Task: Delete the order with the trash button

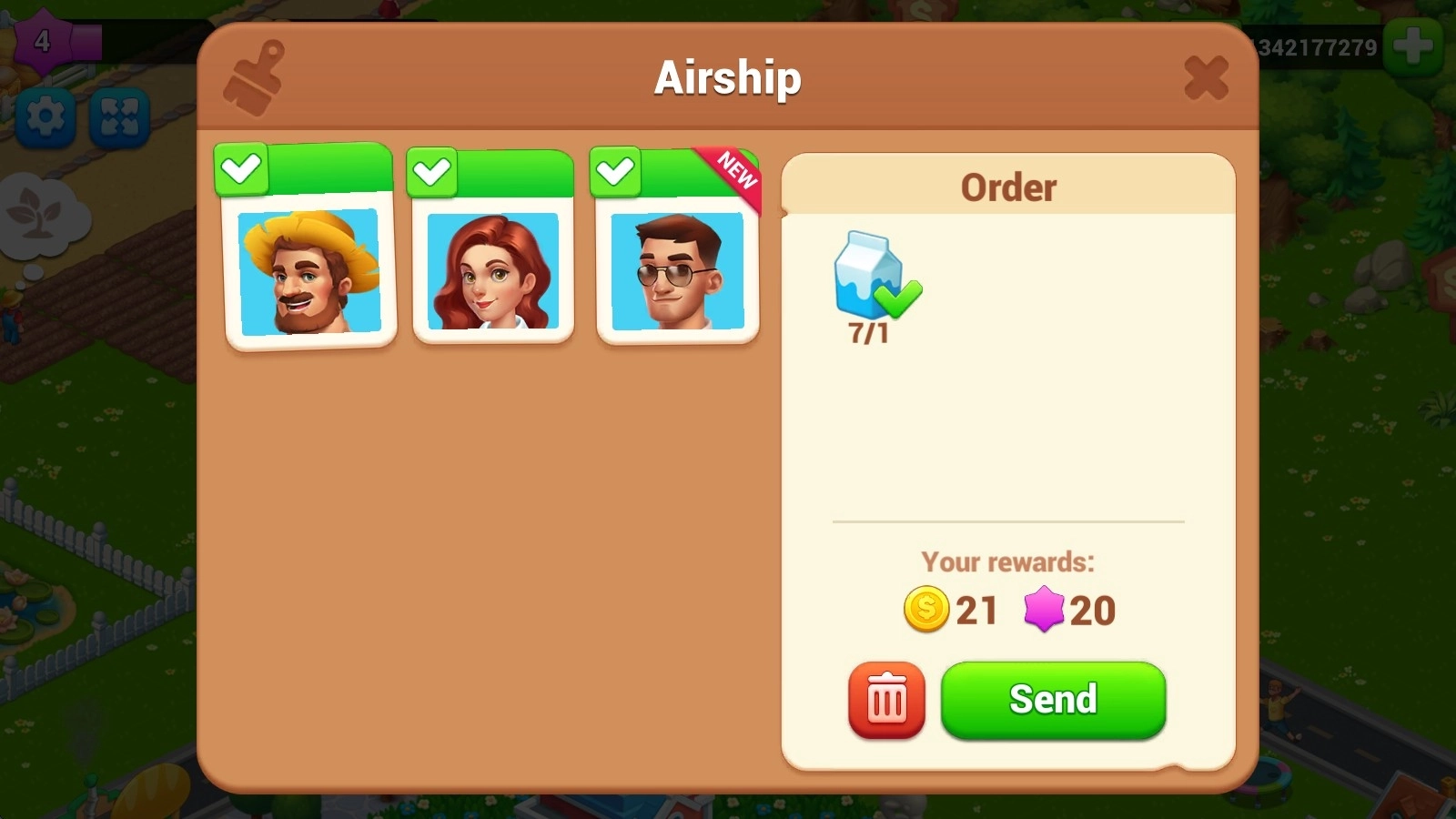Action: [x=886, y=700]
